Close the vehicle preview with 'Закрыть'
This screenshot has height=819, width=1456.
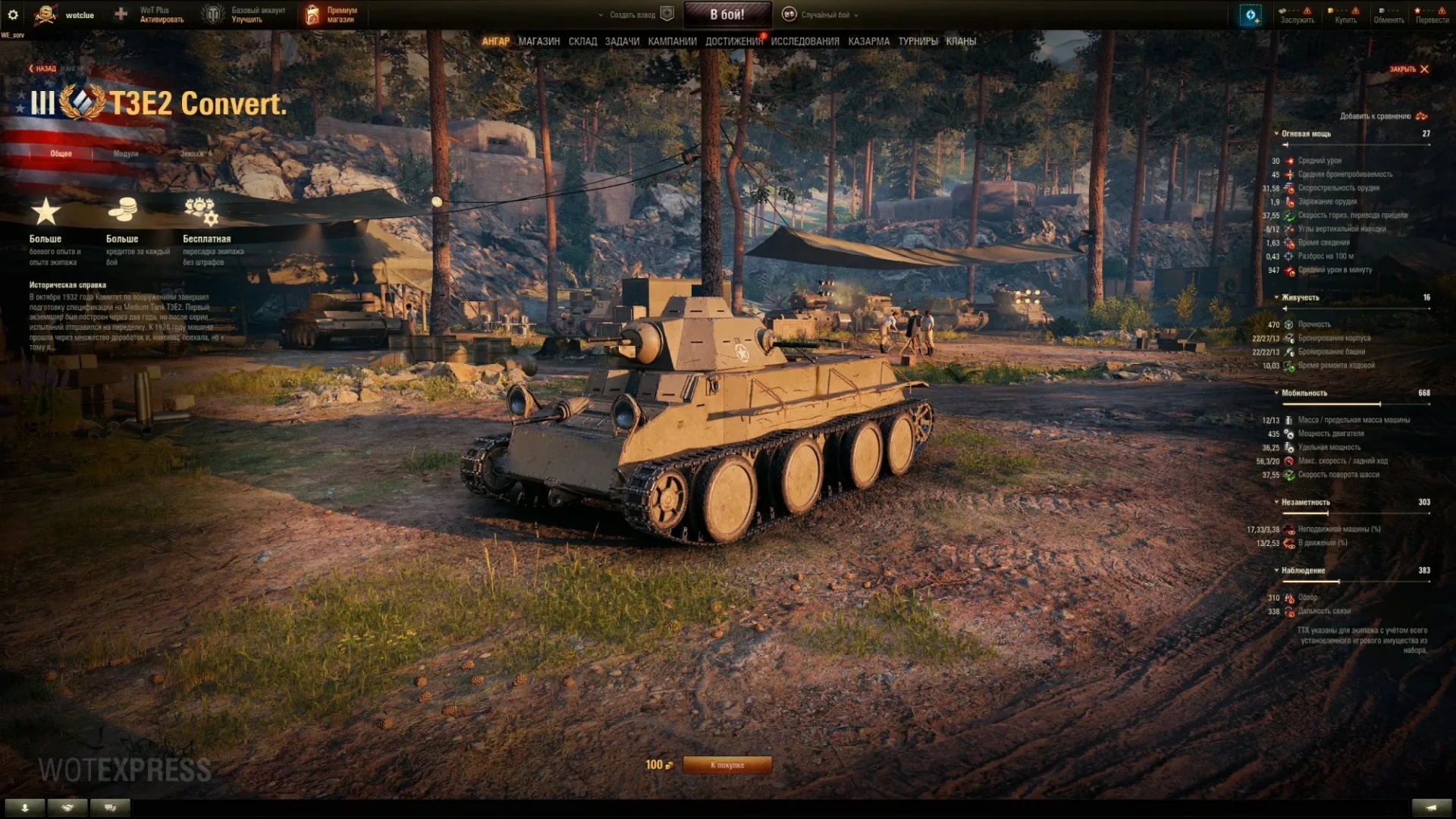(x=1409, y=69)
